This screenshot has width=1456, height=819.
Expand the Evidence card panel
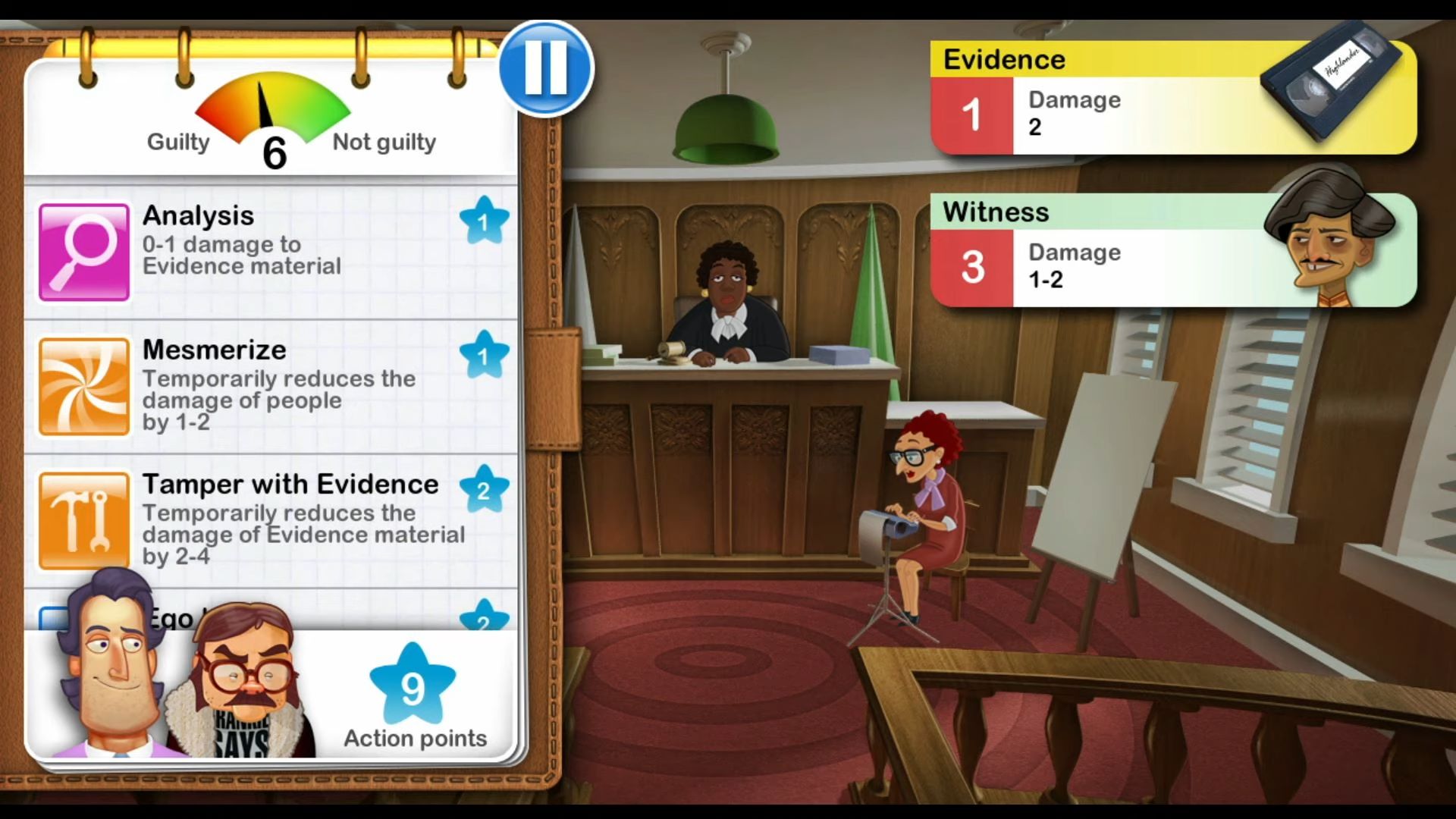[x=1175, y=99]
